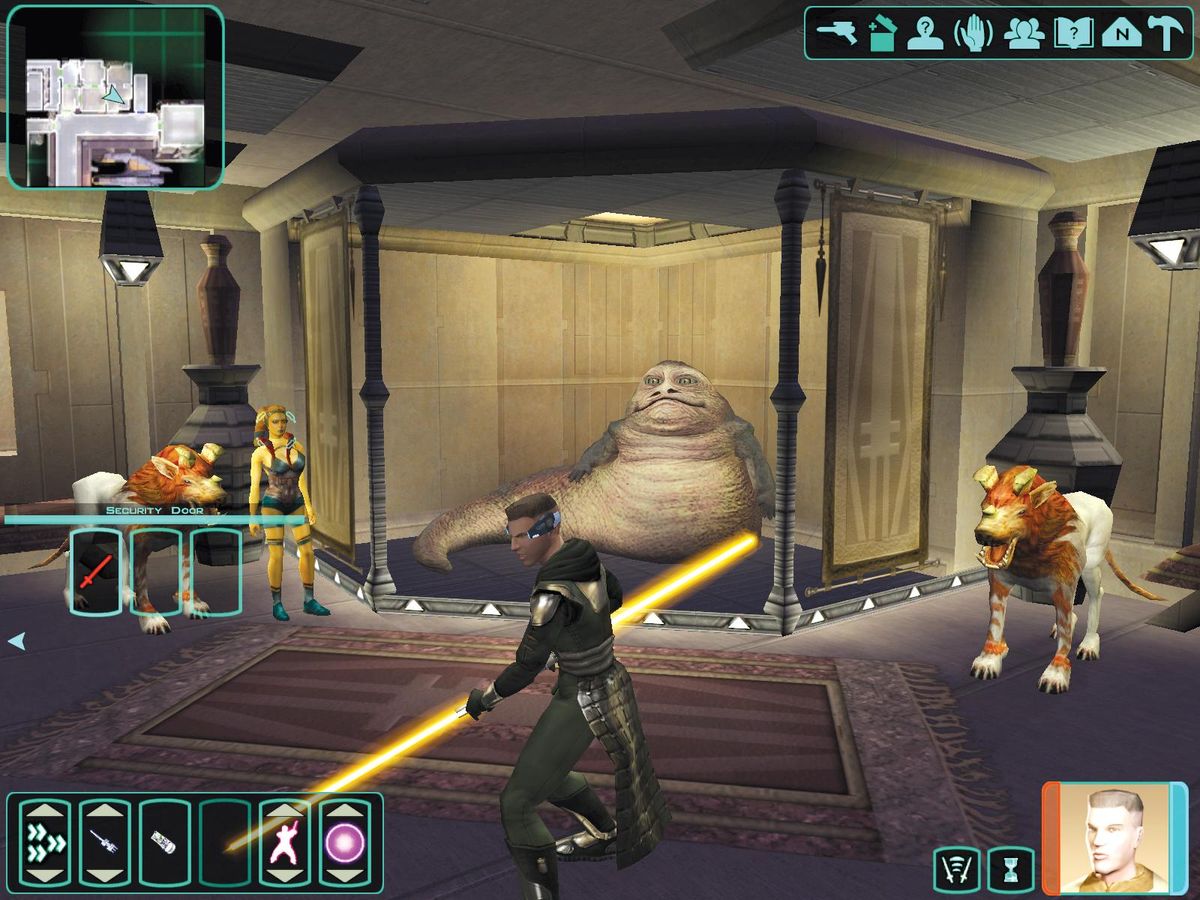1200x900 pixels.
Task: Use the canister item in action bar
Action: click(x=165, y=842)
